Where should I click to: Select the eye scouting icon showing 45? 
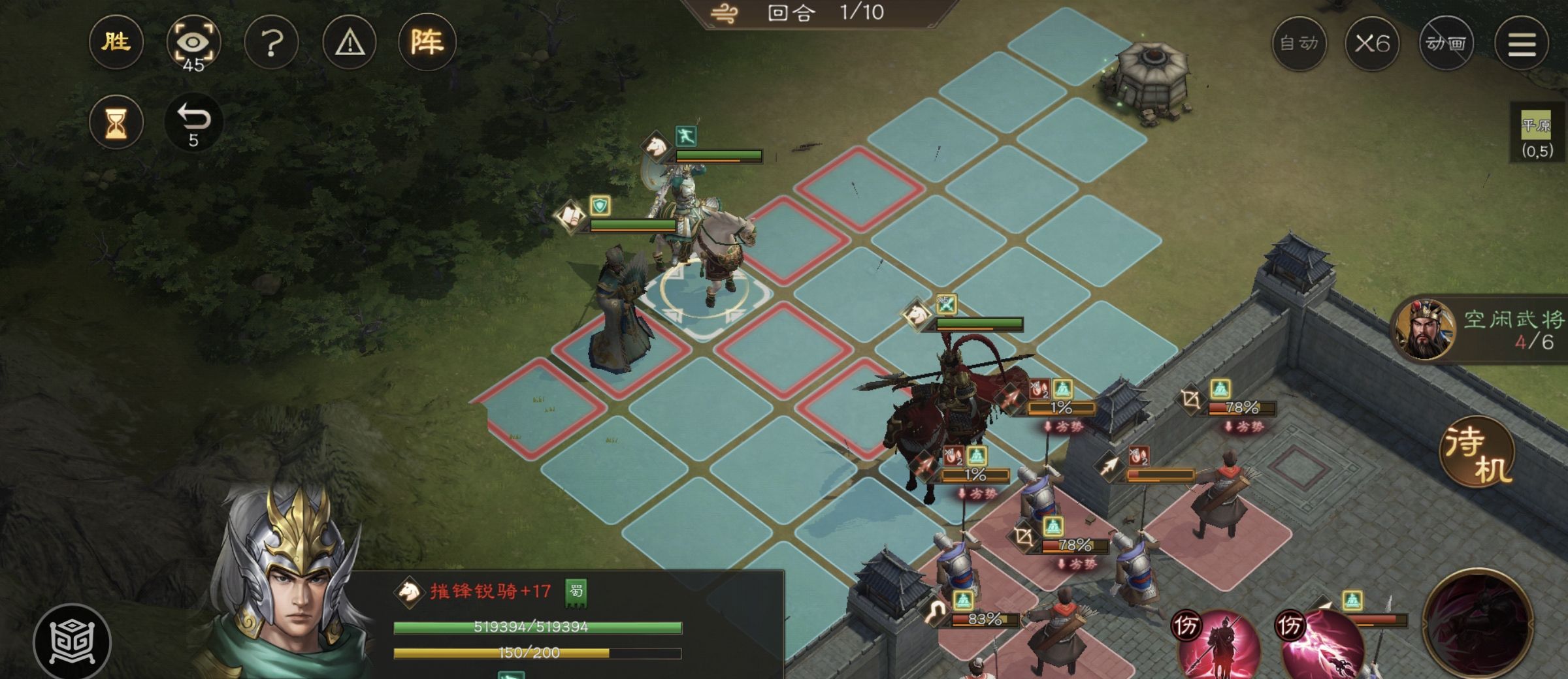pos(194,43)
